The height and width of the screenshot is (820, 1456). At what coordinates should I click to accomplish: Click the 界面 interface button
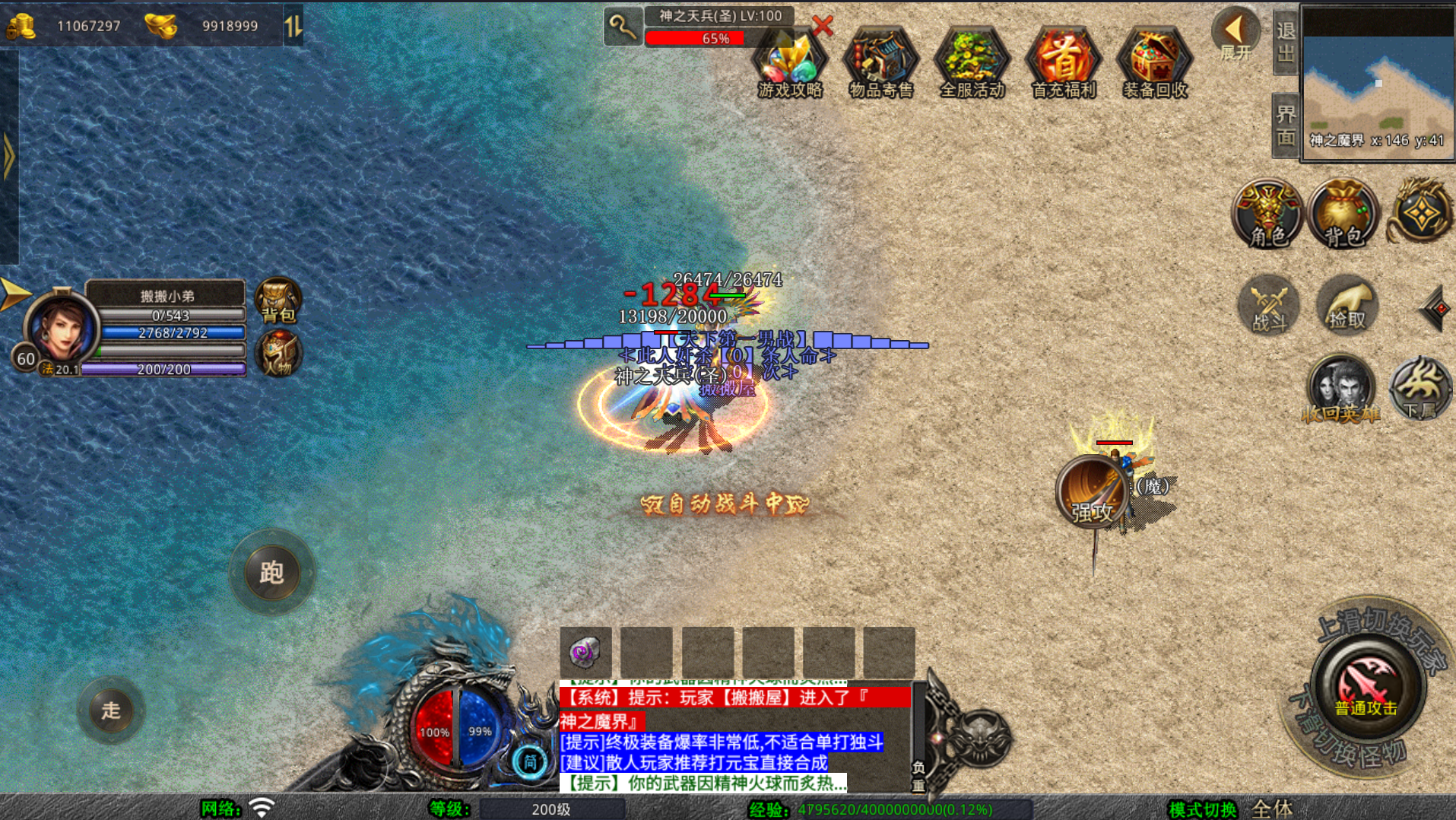point(1286,126)
